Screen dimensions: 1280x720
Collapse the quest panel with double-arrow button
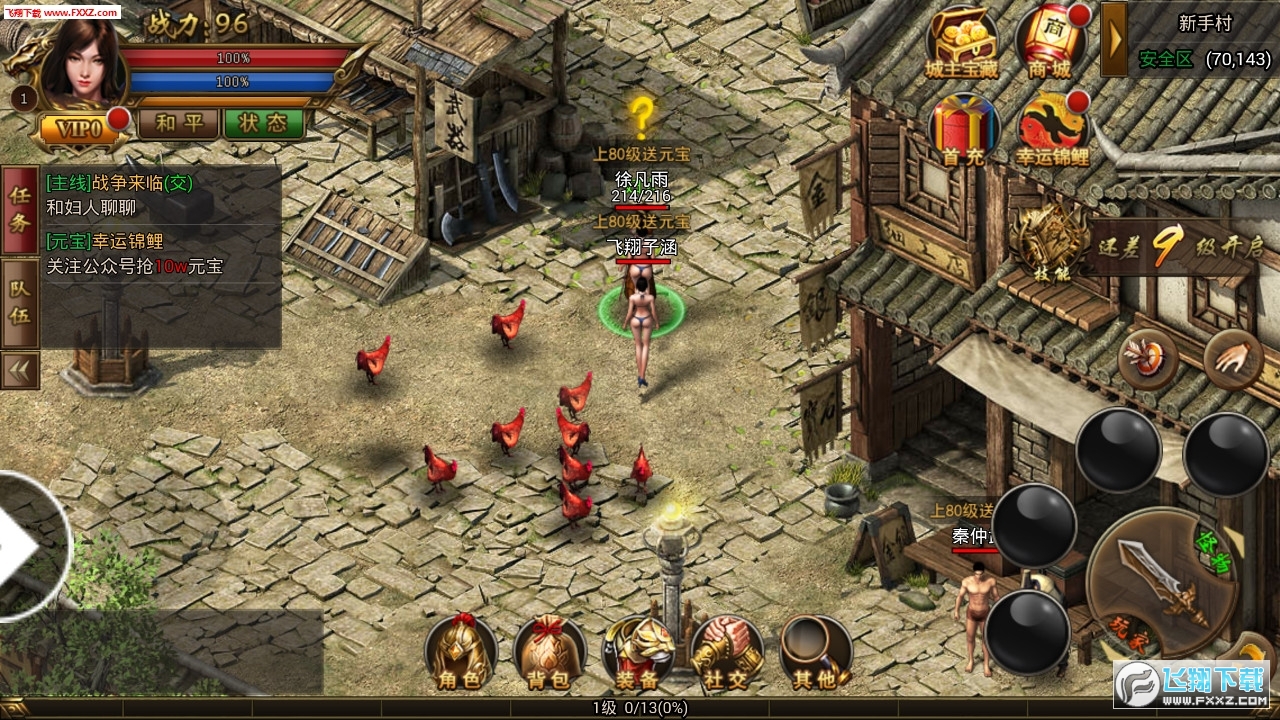pyautogui.click(x=20, y=369)
